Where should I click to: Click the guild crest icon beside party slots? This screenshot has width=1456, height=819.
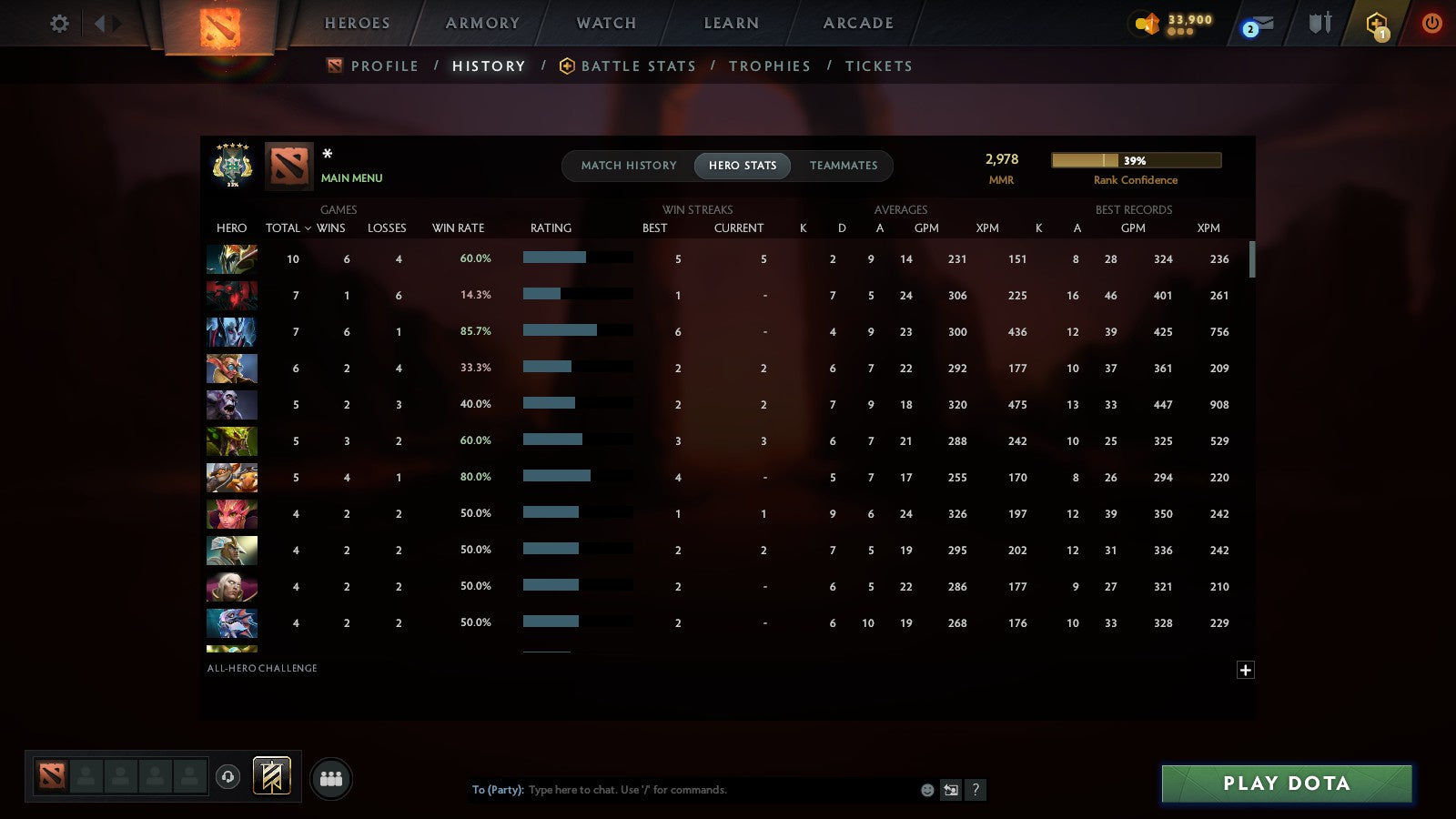coord(271,774)
